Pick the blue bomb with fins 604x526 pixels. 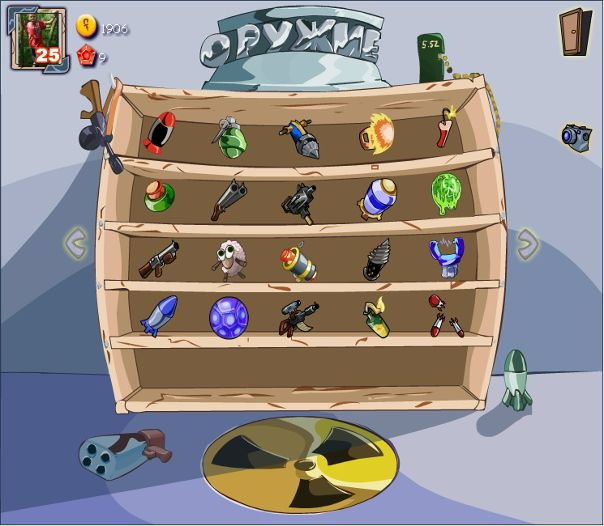(x=158, y=316)
